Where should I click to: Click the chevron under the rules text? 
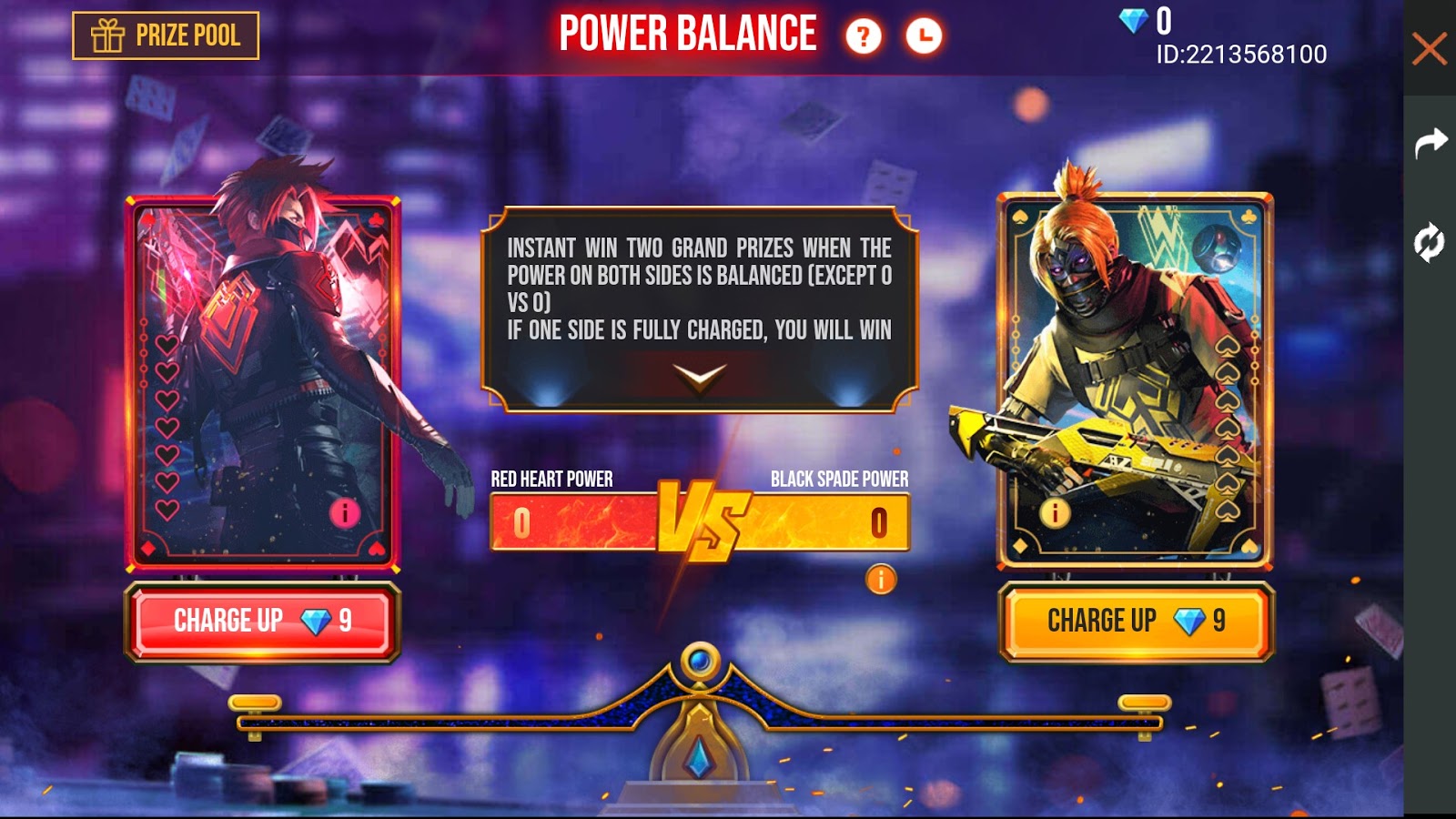[698, 379]
